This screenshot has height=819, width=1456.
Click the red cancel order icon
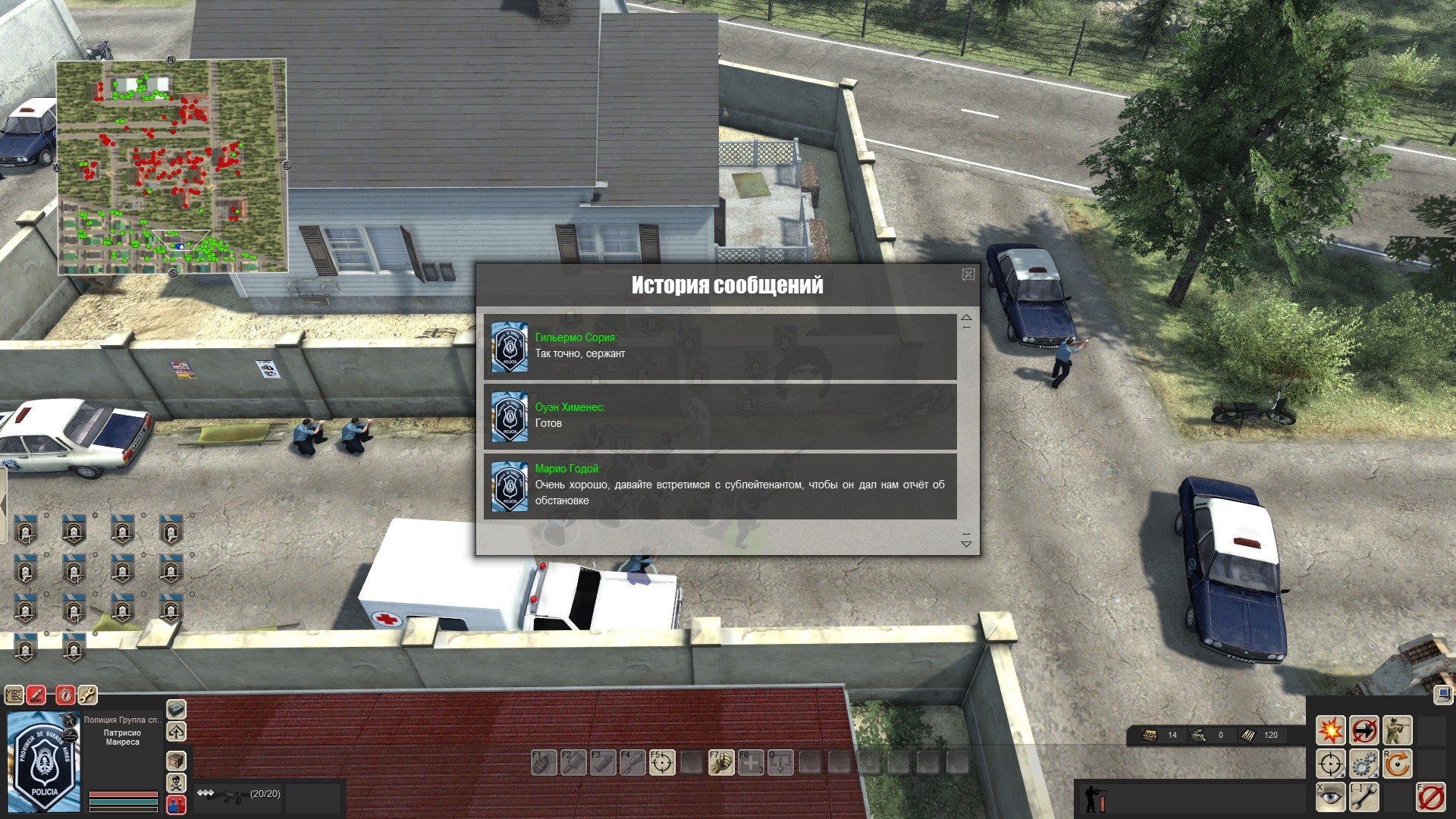point(1430,797)
